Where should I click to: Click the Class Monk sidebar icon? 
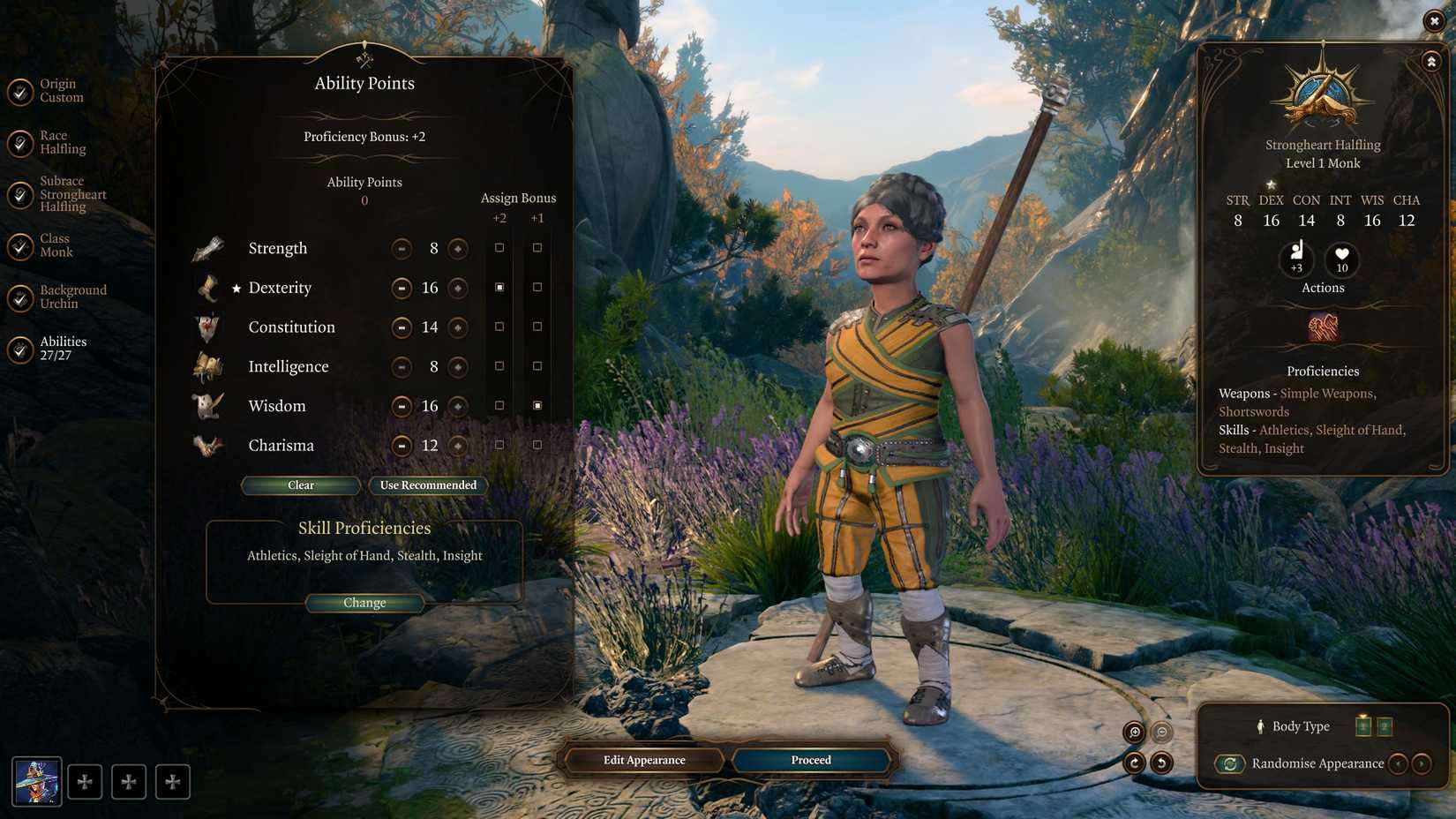pos(19,246)
